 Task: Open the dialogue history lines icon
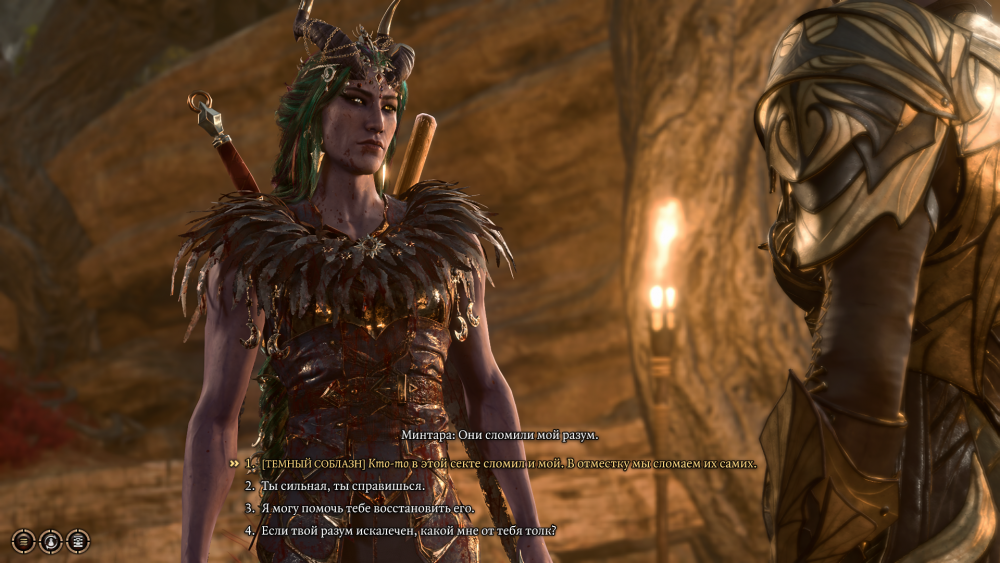coord(23,541)
